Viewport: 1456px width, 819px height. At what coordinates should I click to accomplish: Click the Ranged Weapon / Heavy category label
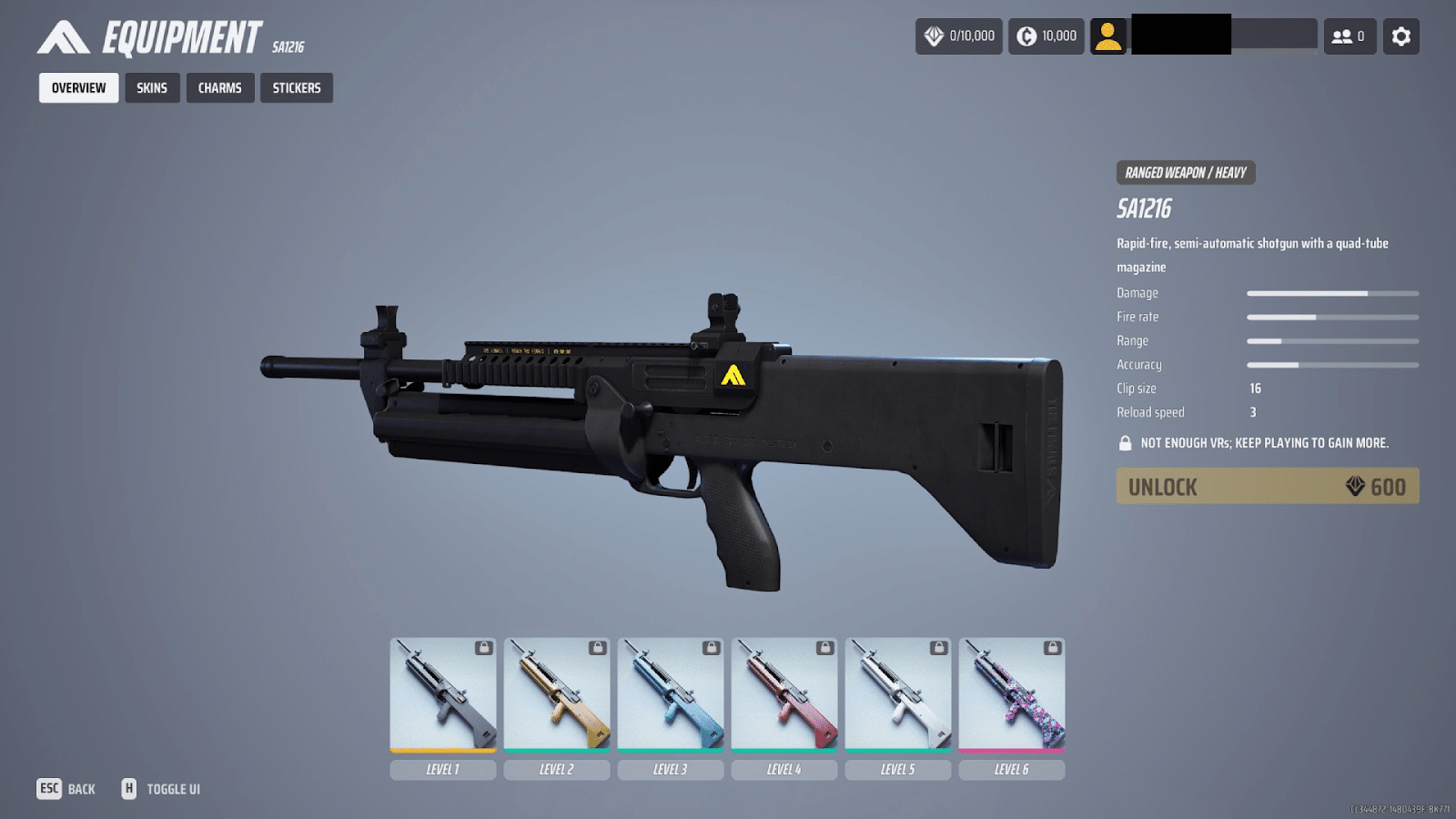click(x=1185, y=173)
